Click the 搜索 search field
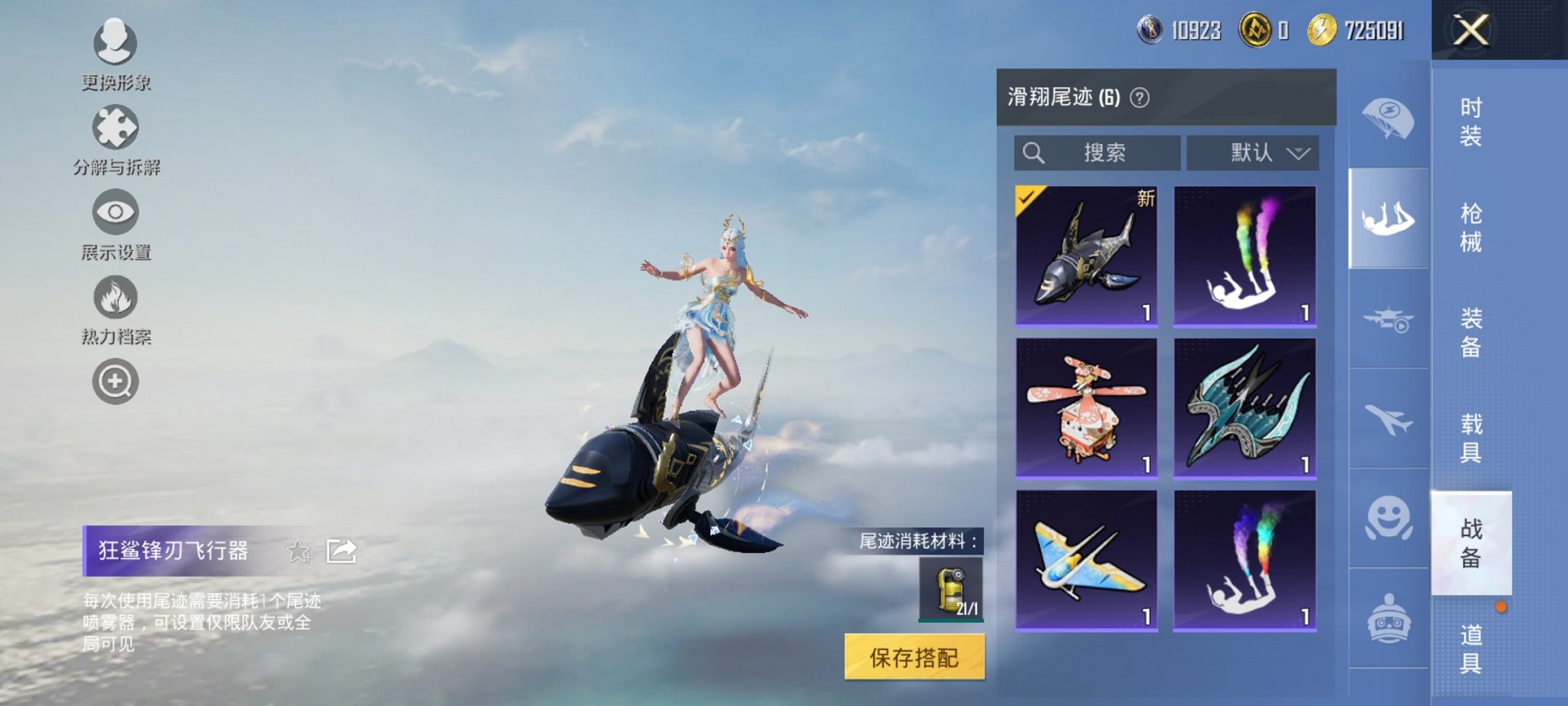This screenshot has width=1568, height=706. 1097,153
